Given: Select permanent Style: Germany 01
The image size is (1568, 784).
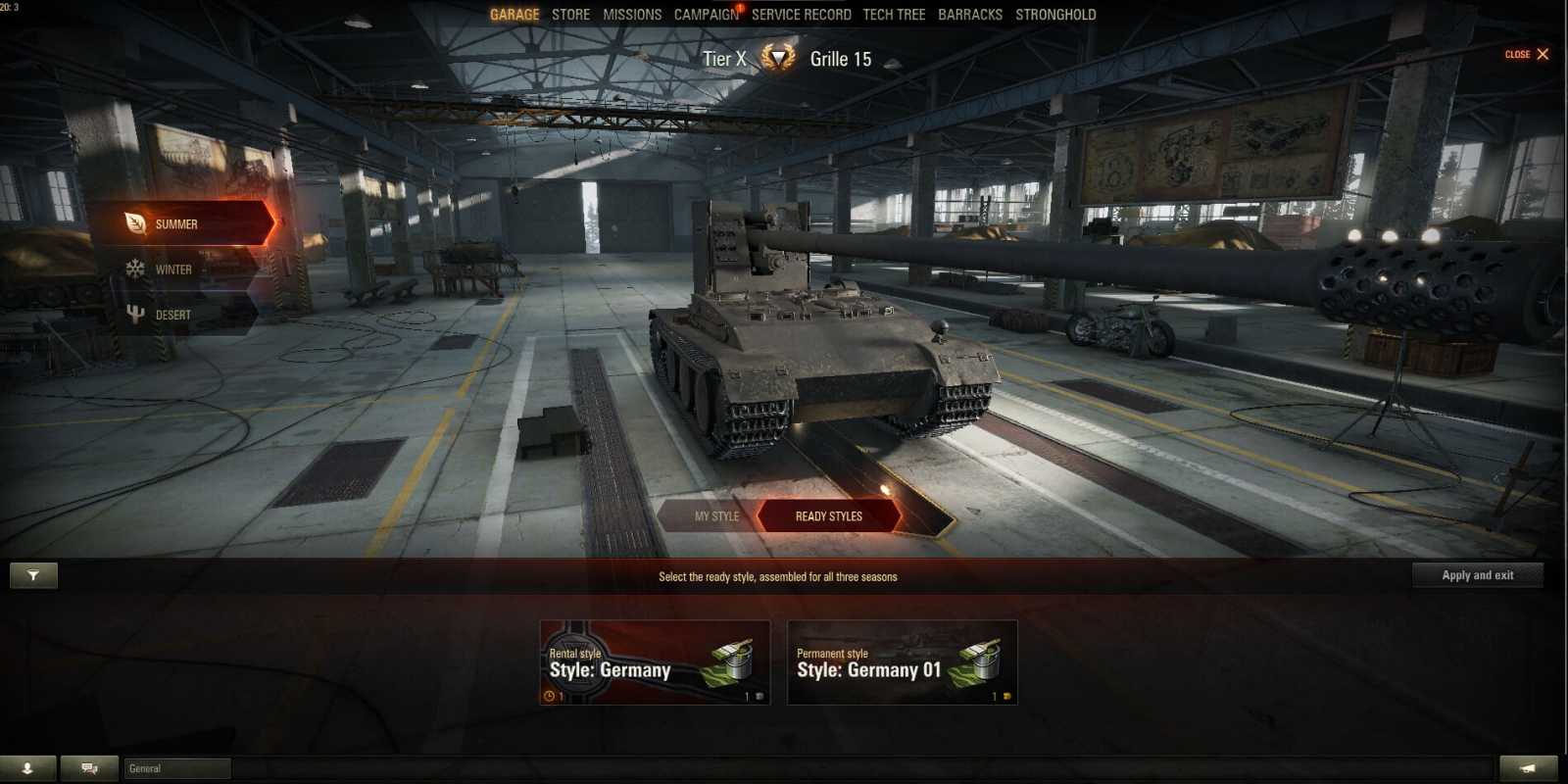Looking at the screenshot, I should [902, 662].
